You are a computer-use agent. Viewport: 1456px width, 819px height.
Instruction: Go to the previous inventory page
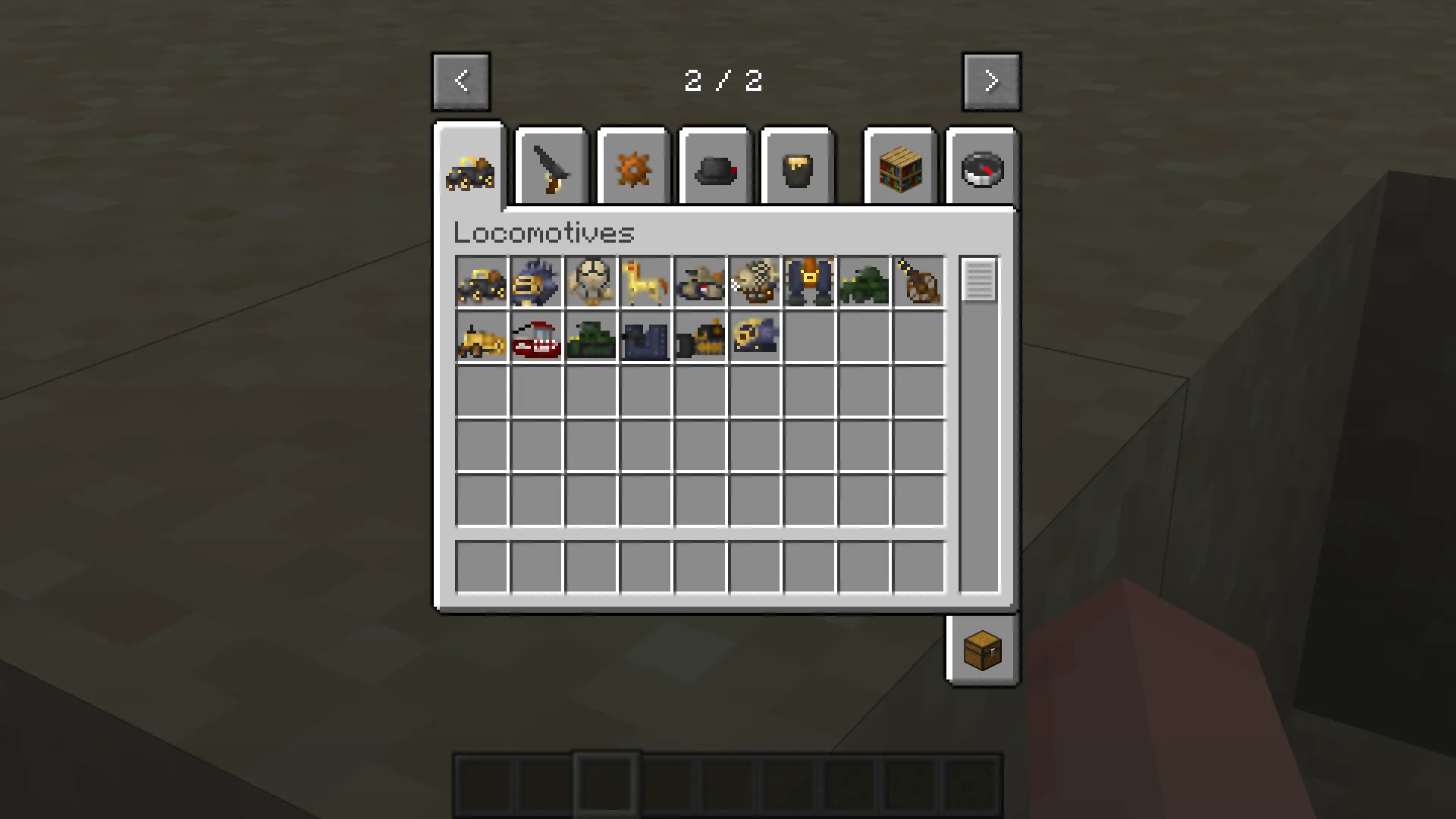point(460,80)
